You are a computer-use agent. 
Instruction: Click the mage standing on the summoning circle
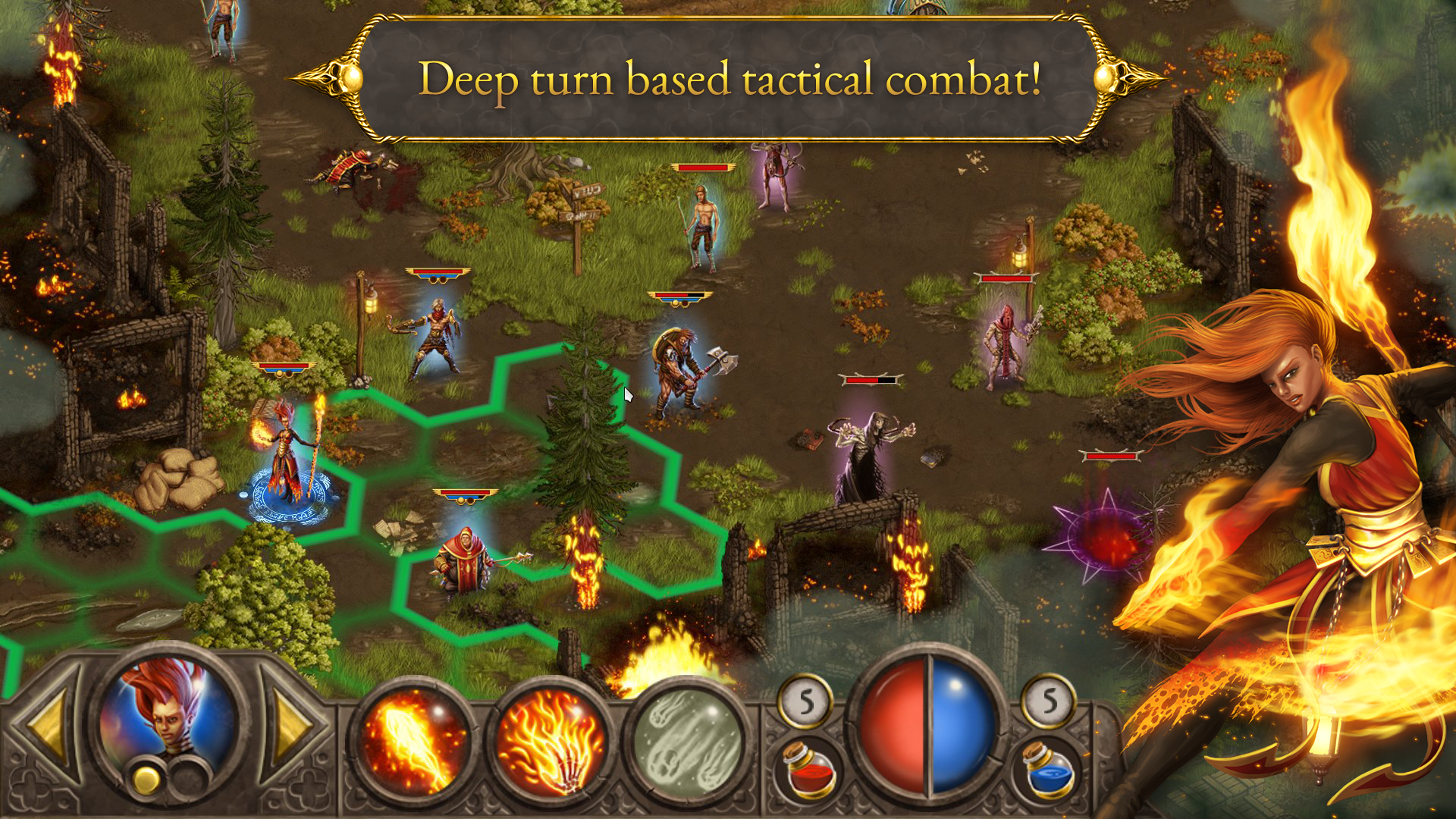point(288,451)
